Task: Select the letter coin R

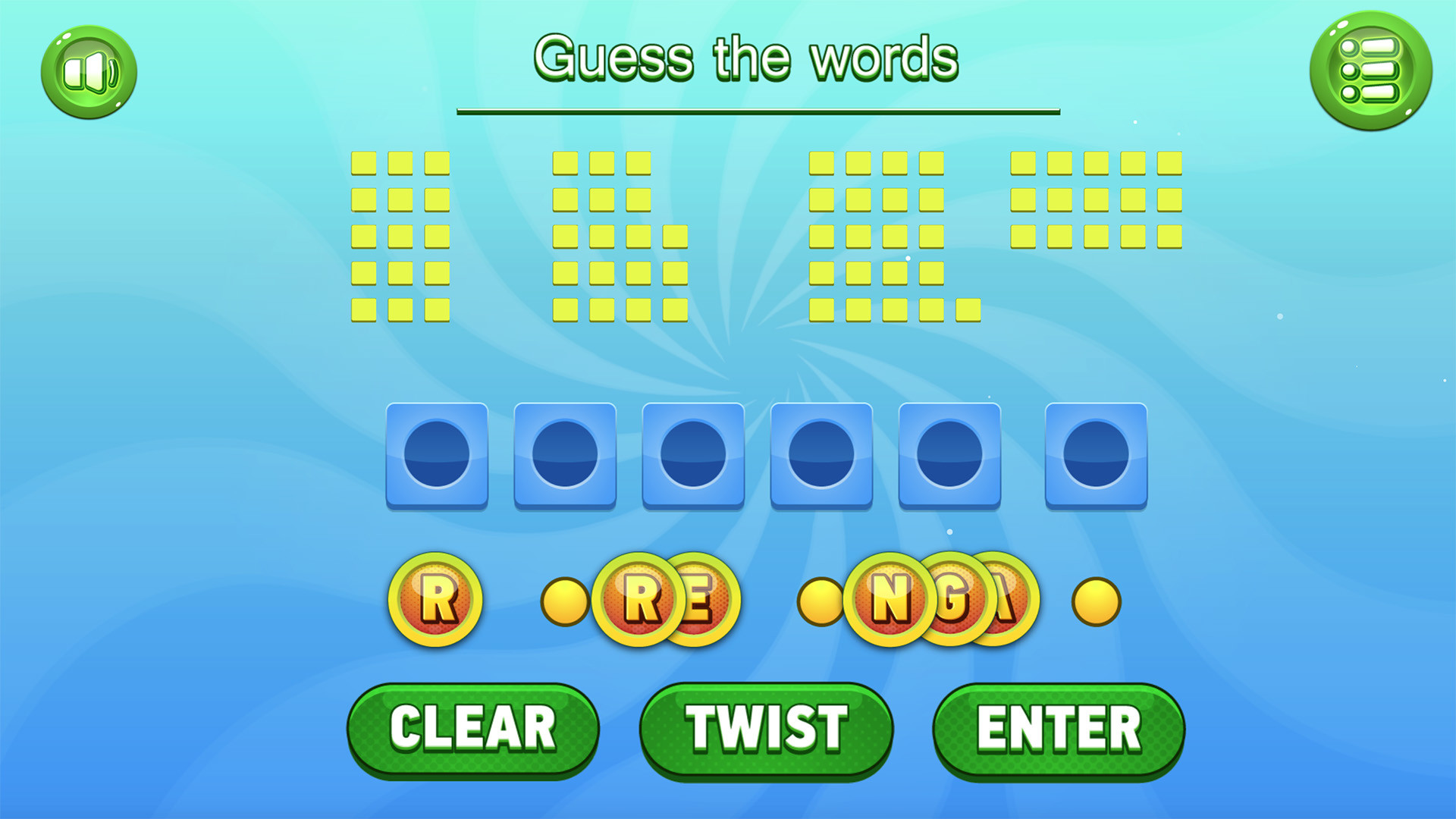Action: [438, 599]
